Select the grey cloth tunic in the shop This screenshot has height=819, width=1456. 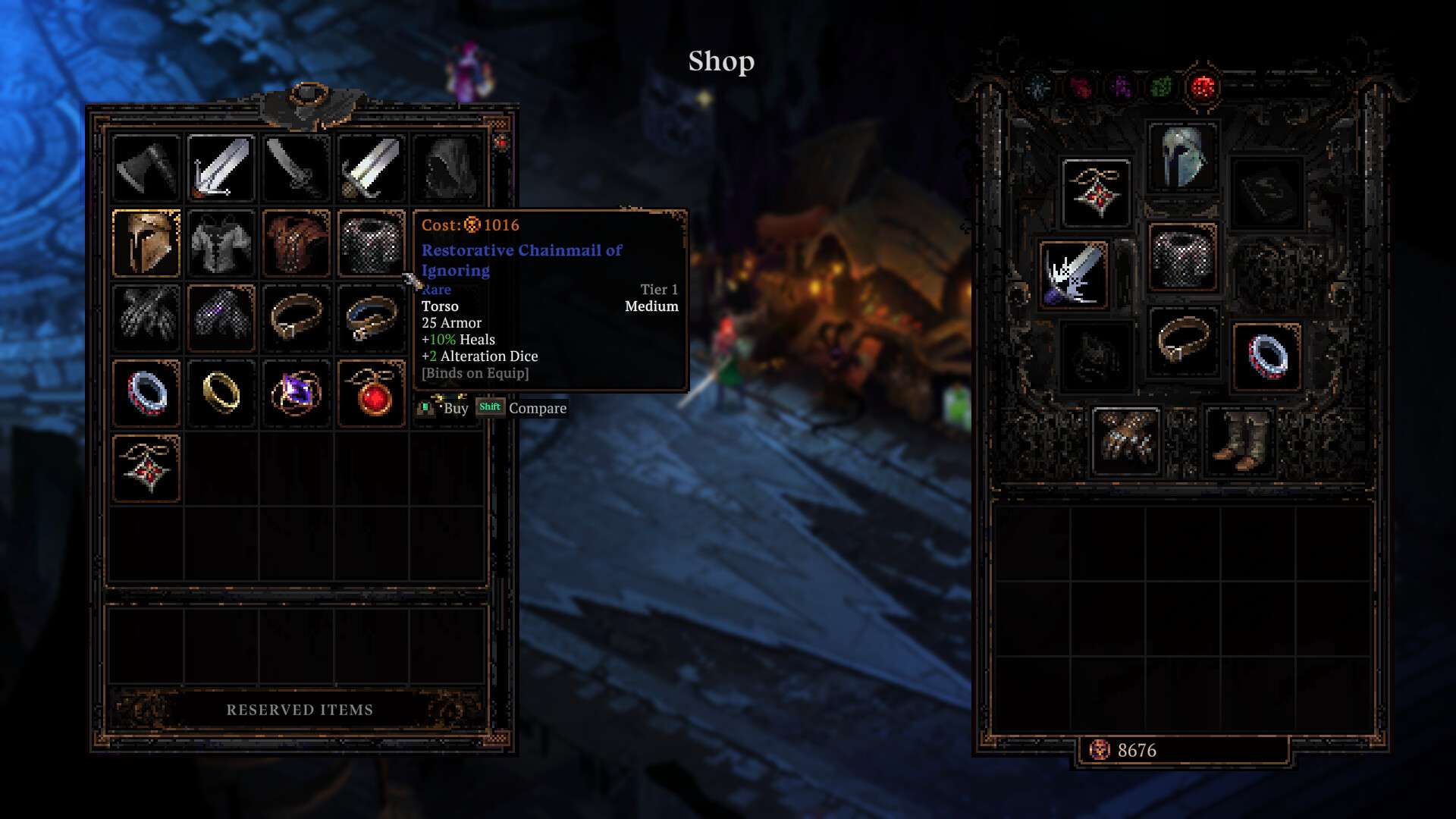tap(221, 243)
